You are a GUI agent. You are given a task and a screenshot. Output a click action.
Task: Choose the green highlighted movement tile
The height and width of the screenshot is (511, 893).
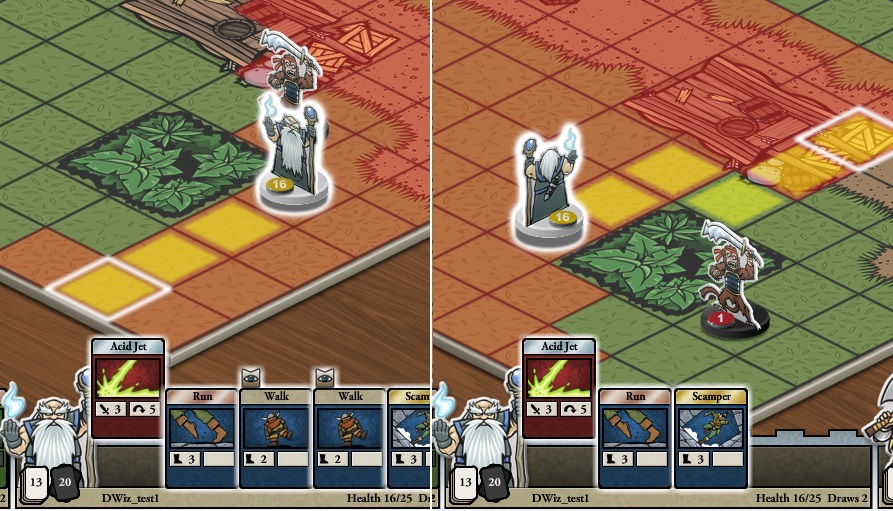pos(735,198)
